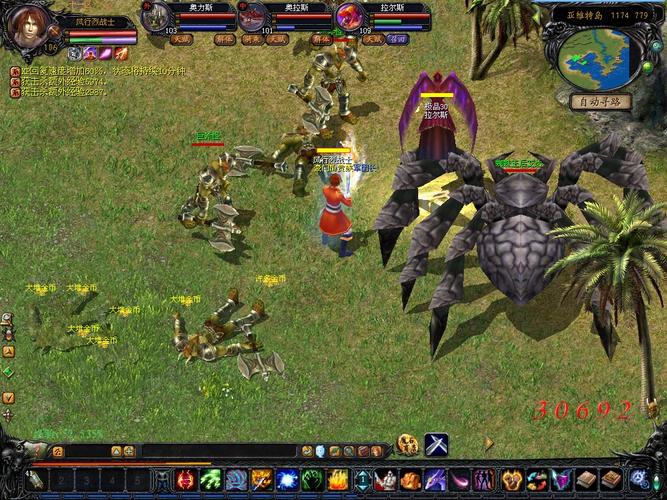Click the golden lion emblem icon

point(408,445)
